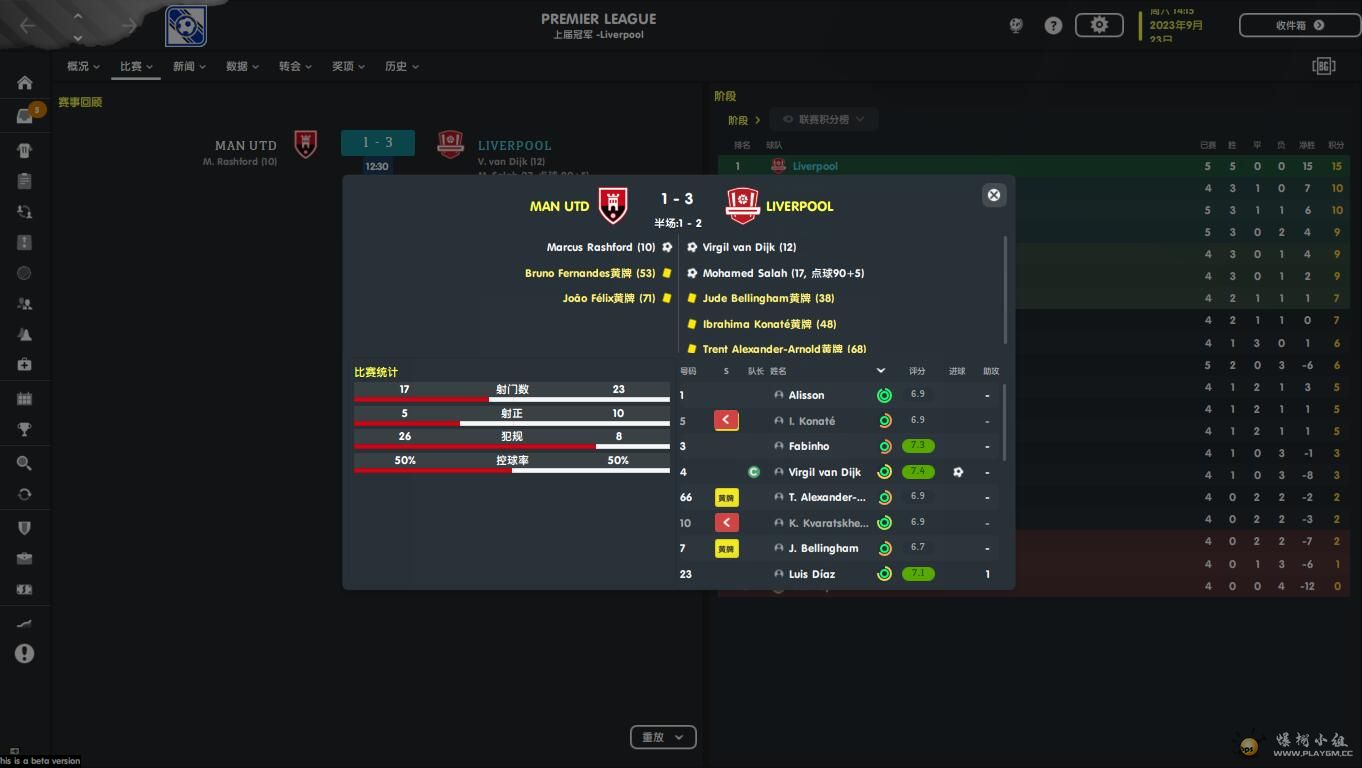Screen dimensions: 1362x768
Task: Click the question mark help icon
Action: pyautogui.click(x=1053, y=26)
